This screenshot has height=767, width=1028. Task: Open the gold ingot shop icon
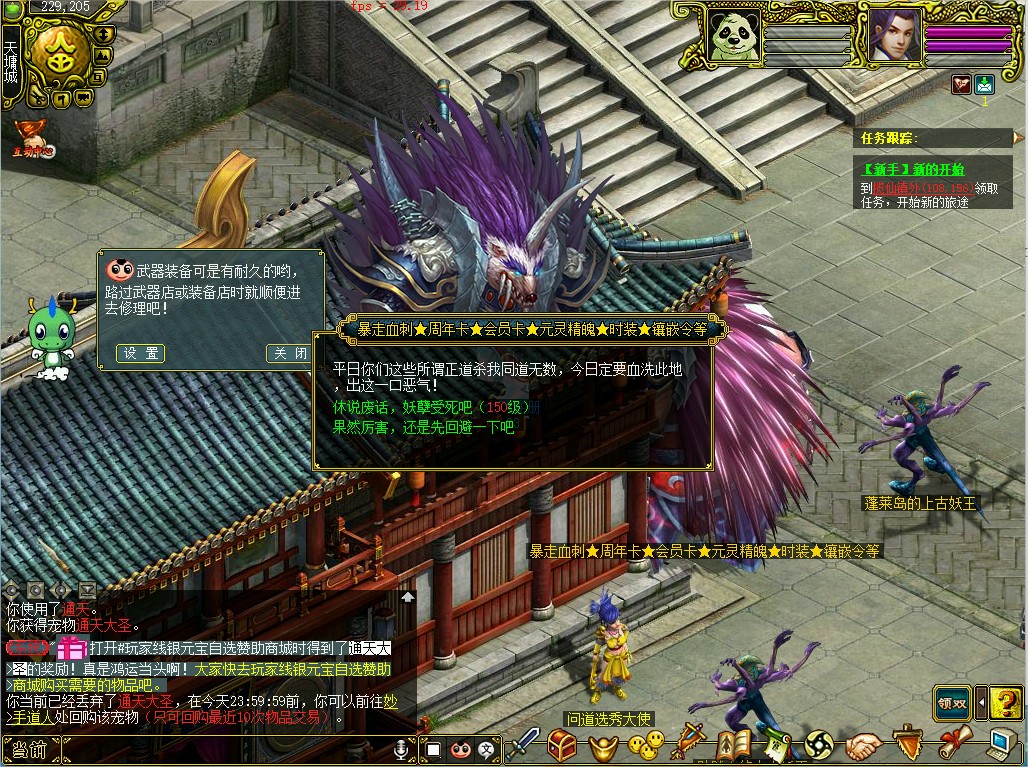pos(603,746)
